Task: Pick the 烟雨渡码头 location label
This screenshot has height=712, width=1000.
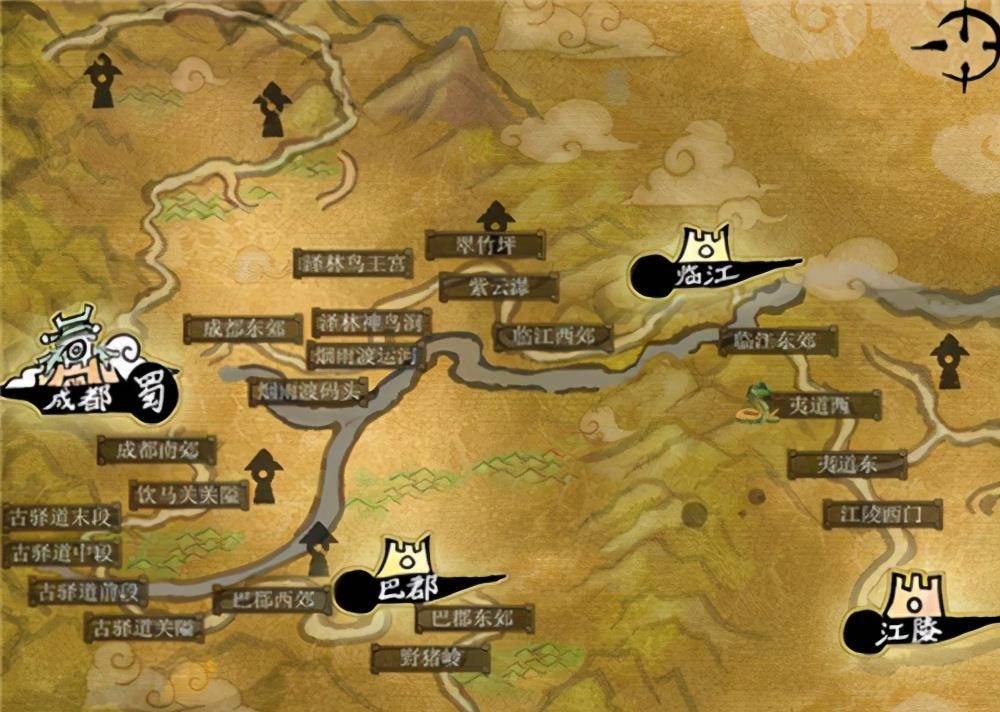Action: click(308, 390)
